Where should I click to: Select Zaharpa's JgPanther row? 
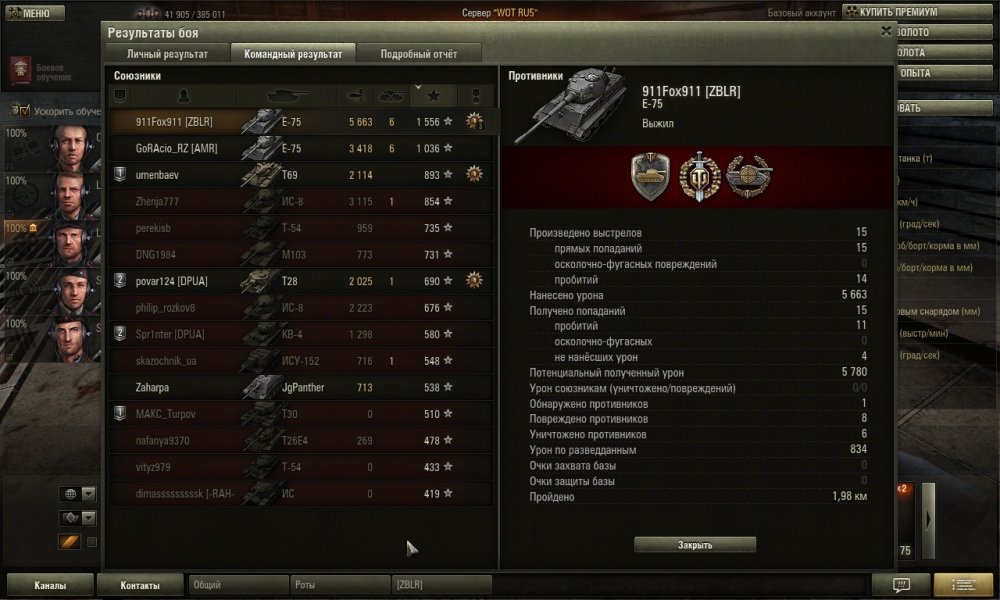300,388
